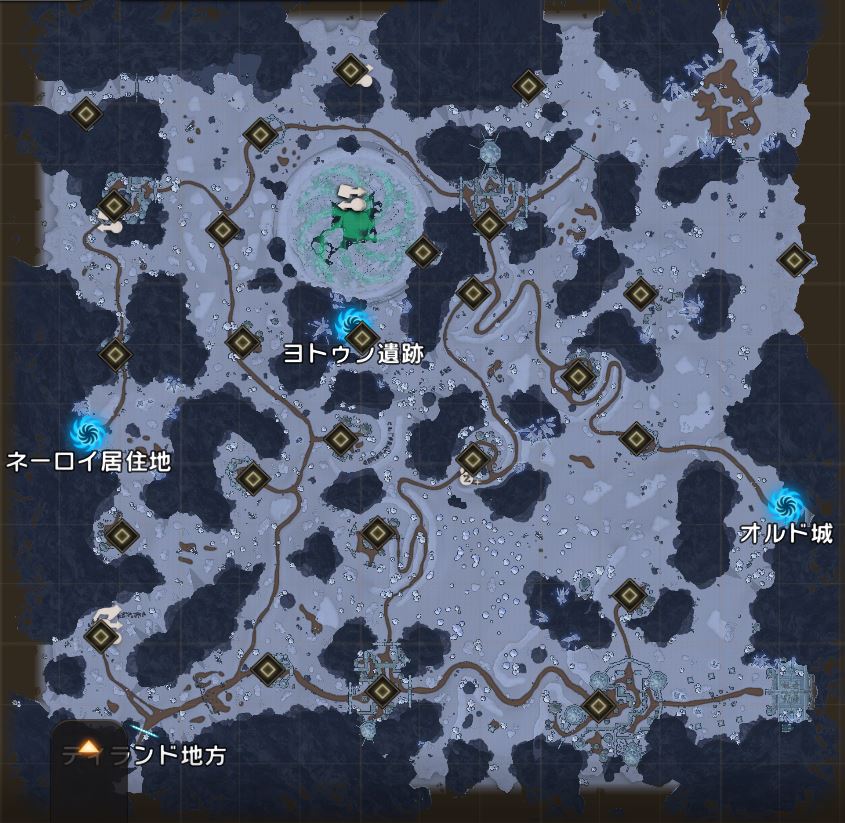
Task: Select the ネーロイ居住地 portal marker
Action: [x=87, y=431]
